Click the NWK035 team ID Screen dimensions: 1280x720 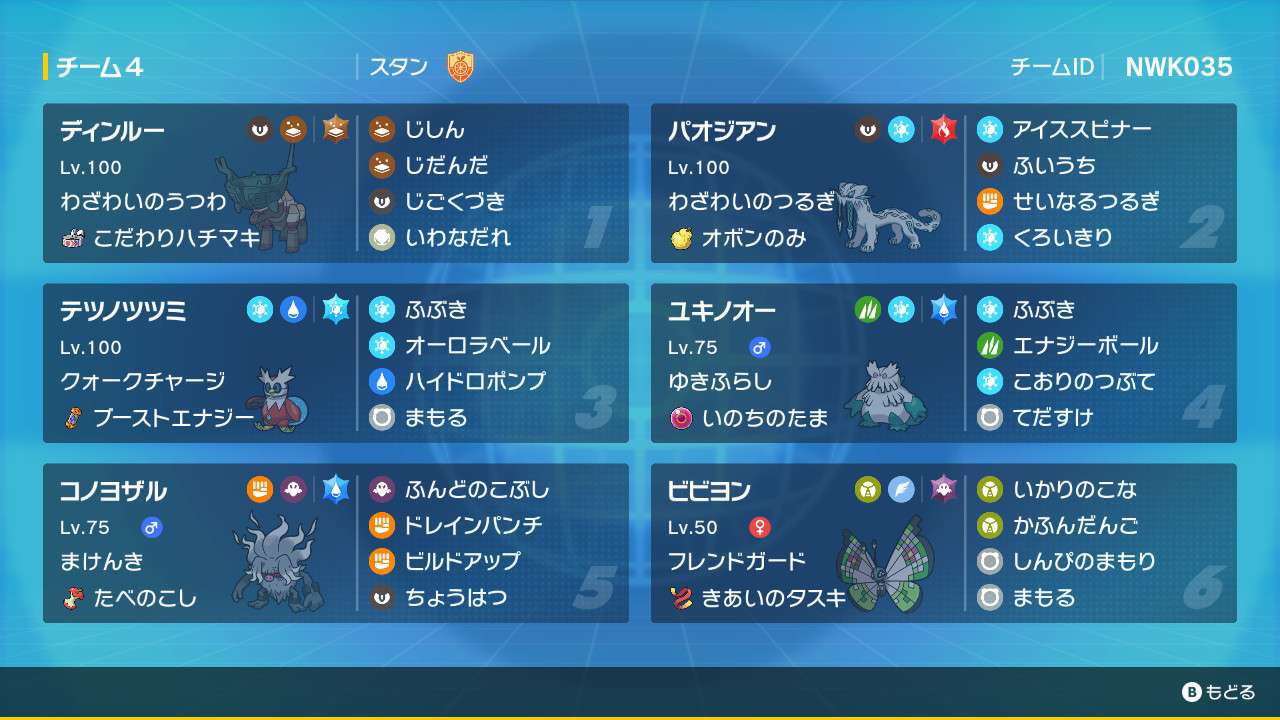tap(1178, 67)
